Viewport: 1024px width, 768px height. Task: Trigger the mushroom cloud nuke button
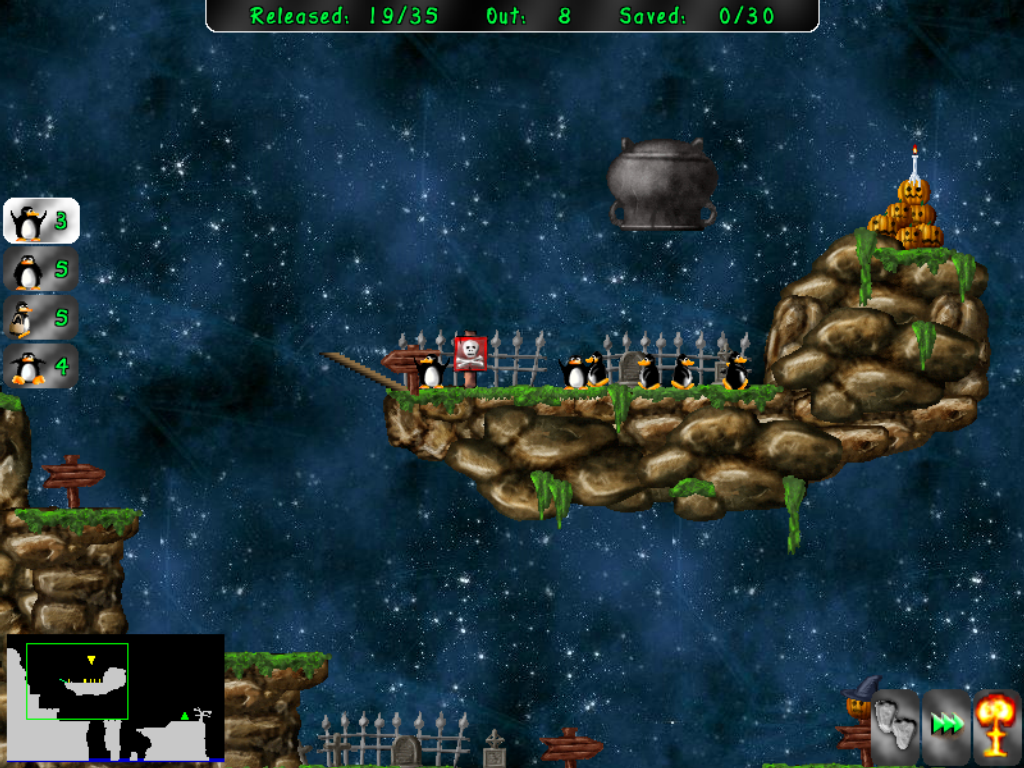point(997,723)
